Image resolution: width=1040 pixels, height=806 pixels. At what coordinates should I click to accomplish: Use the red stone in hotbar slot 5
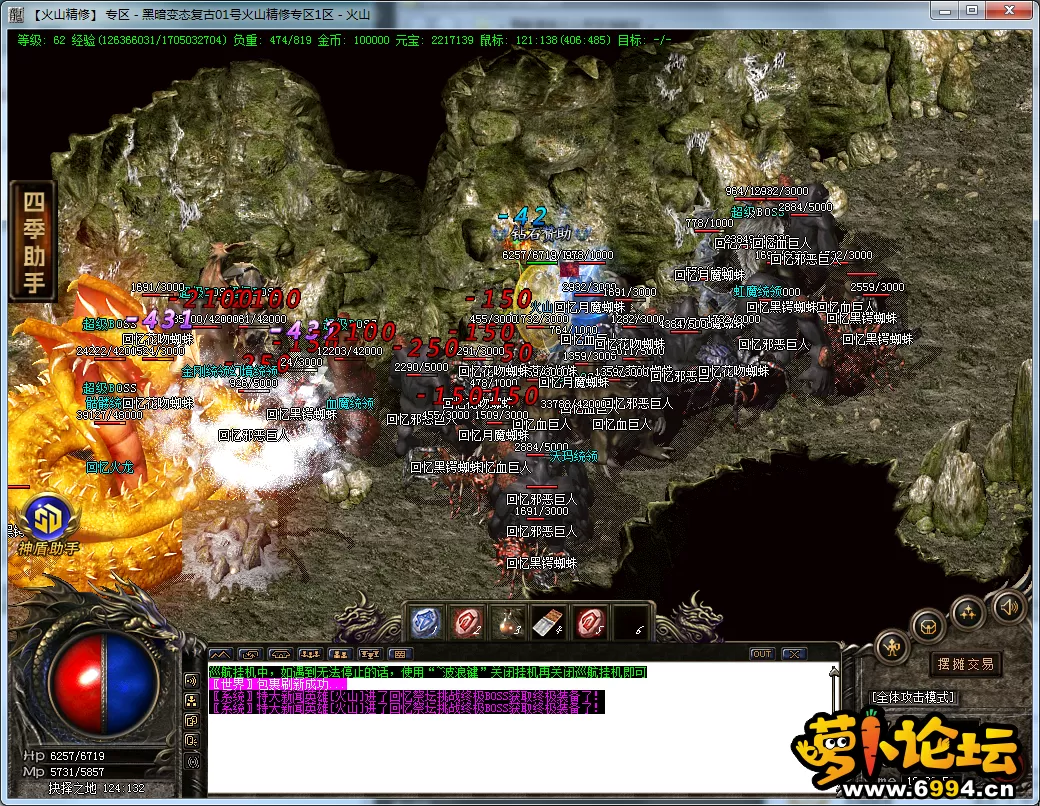point(588,622)
